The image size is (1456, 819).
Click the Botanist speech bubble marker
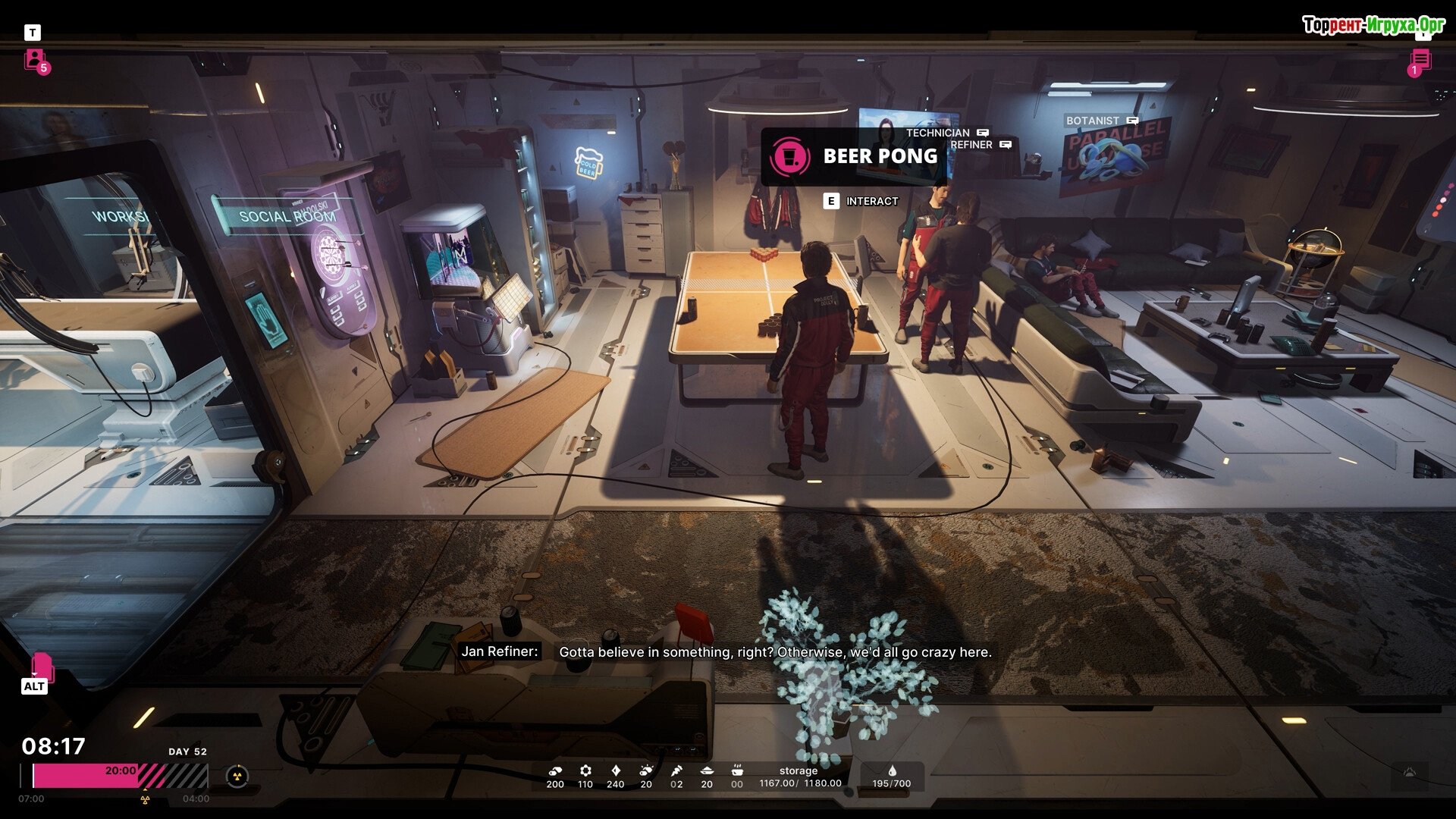coord(1132,121)
